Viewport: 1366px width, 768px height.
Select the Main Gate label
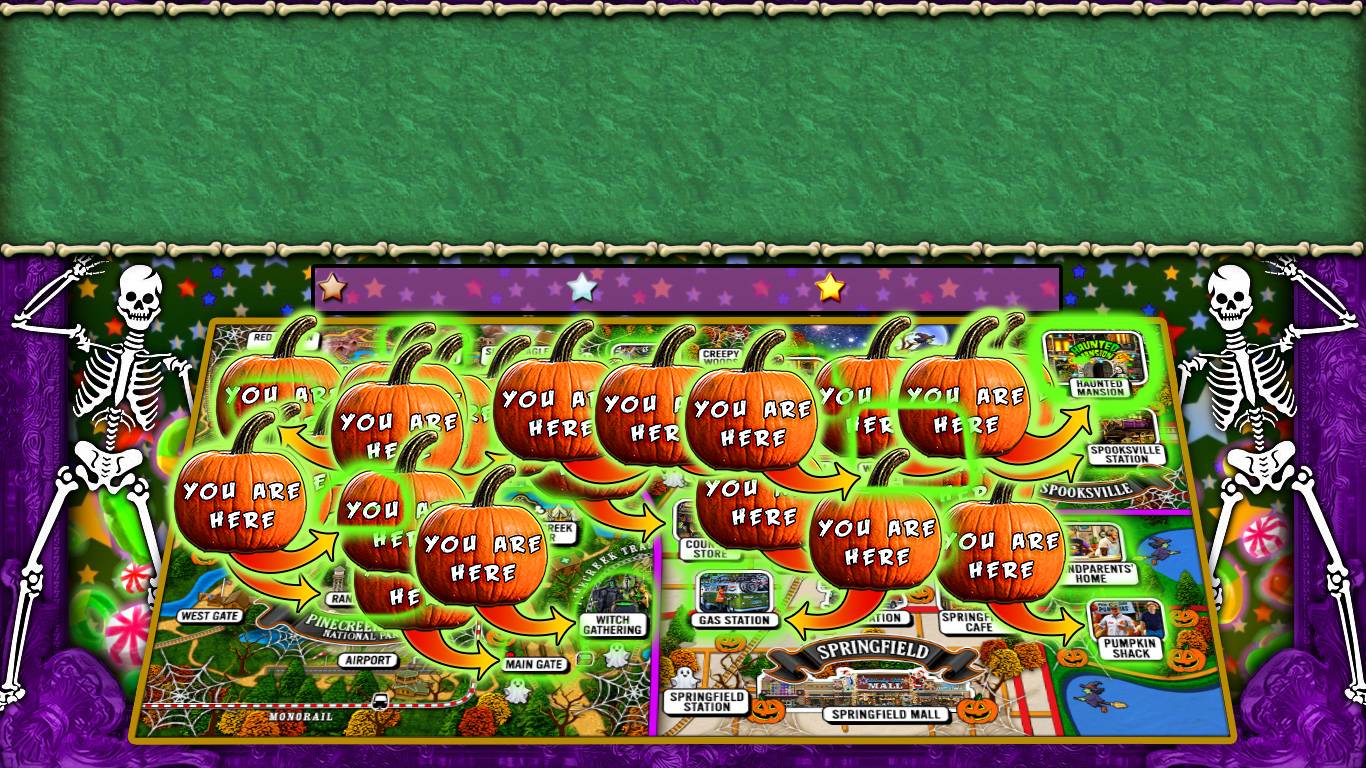coord(536,664)
